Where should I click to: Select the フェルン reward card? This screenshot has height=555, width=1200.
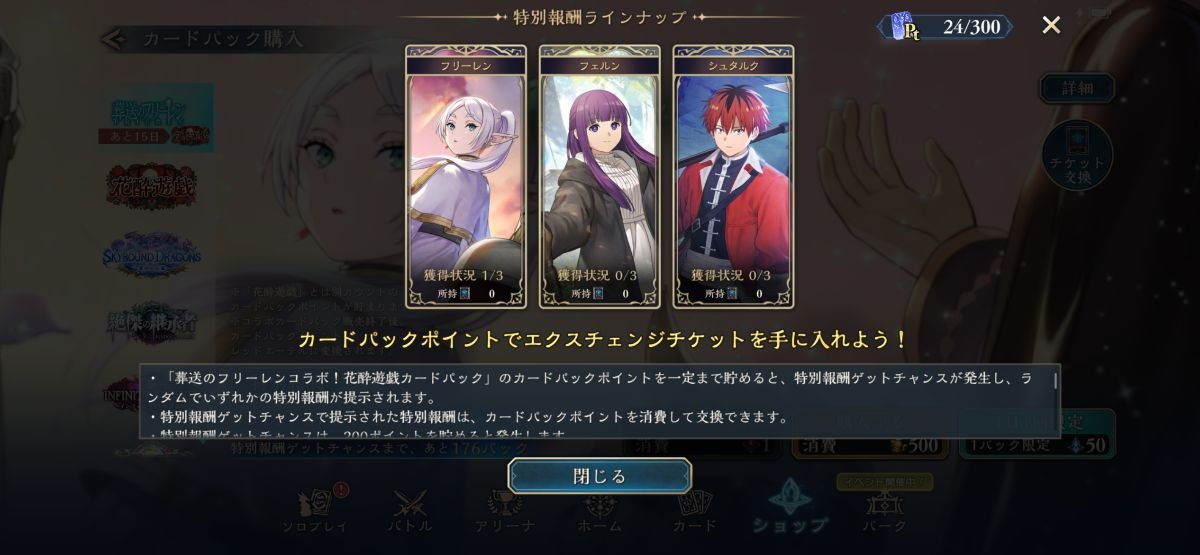click(599, 176)
